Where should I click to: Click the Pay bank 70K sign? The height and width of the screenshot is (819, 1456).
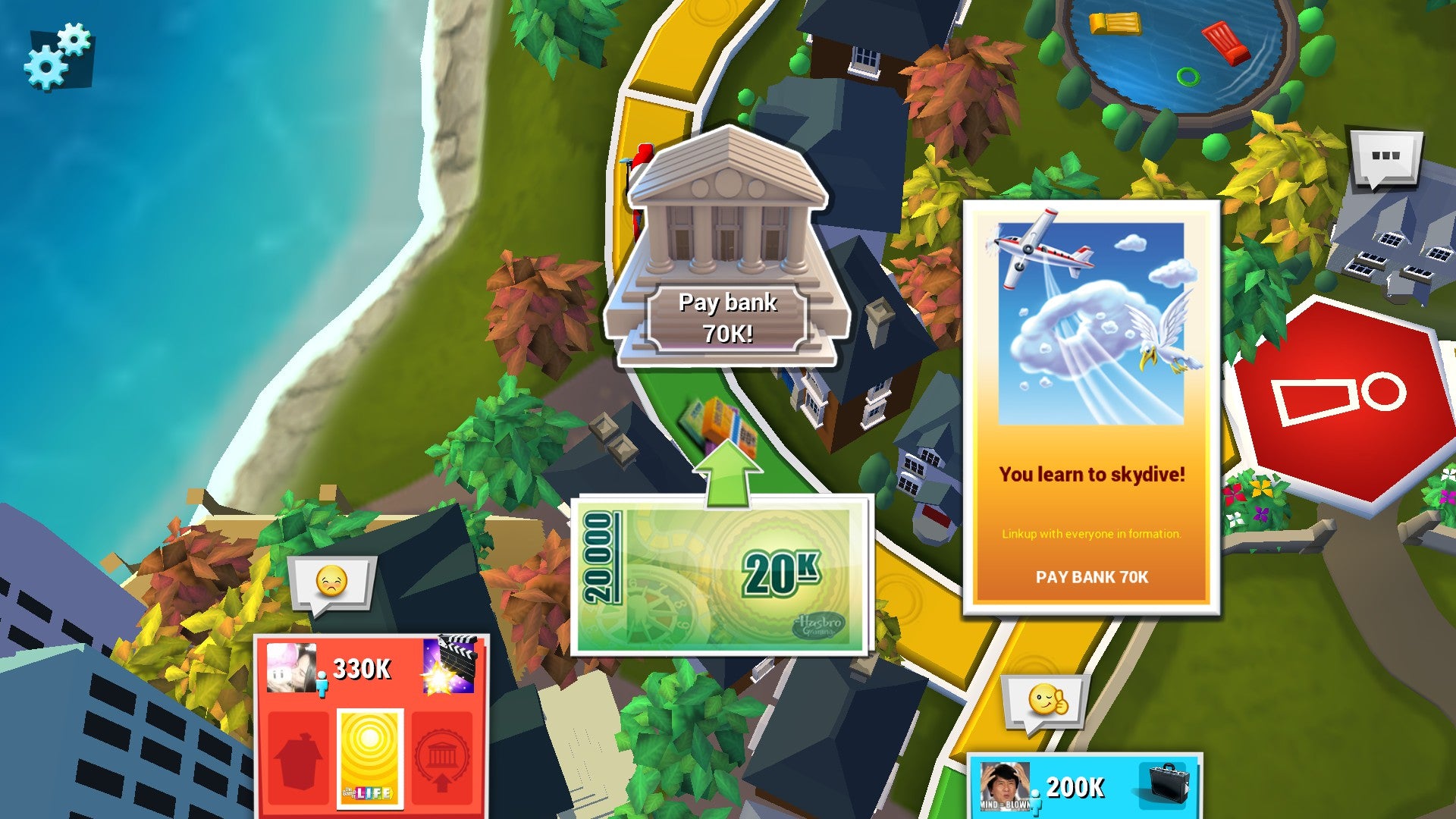coord(726,317)
